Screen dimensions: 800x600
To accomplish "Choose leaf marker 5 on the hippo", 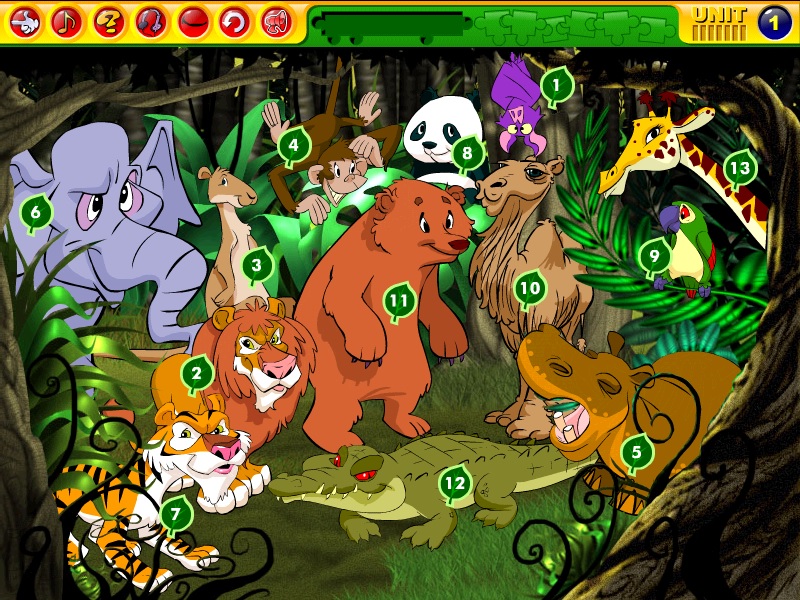I will click(636, 453).
